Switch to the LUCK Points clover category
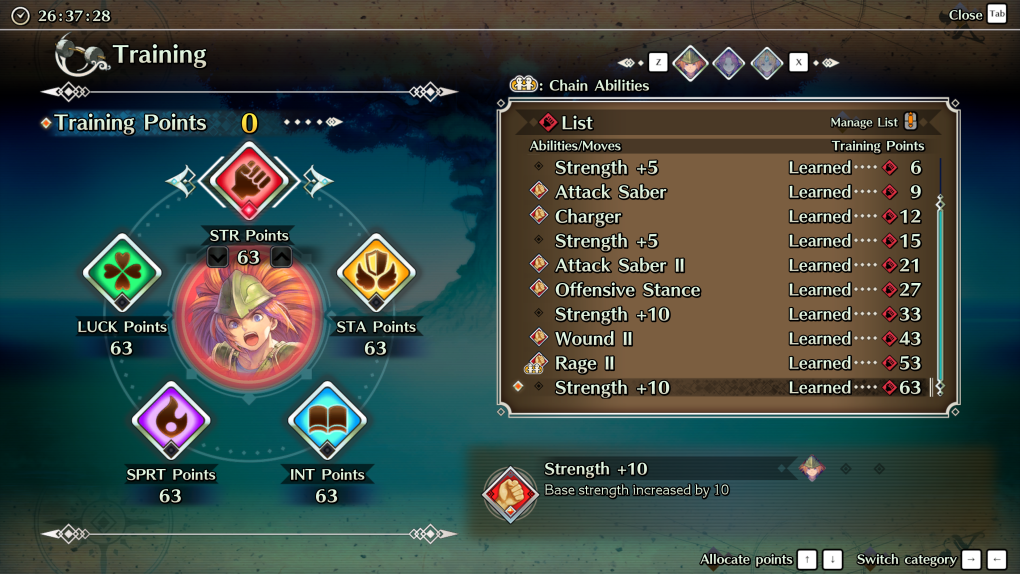Image resolution: width=1020 pixels, height=574 pixels. [122, 272]
